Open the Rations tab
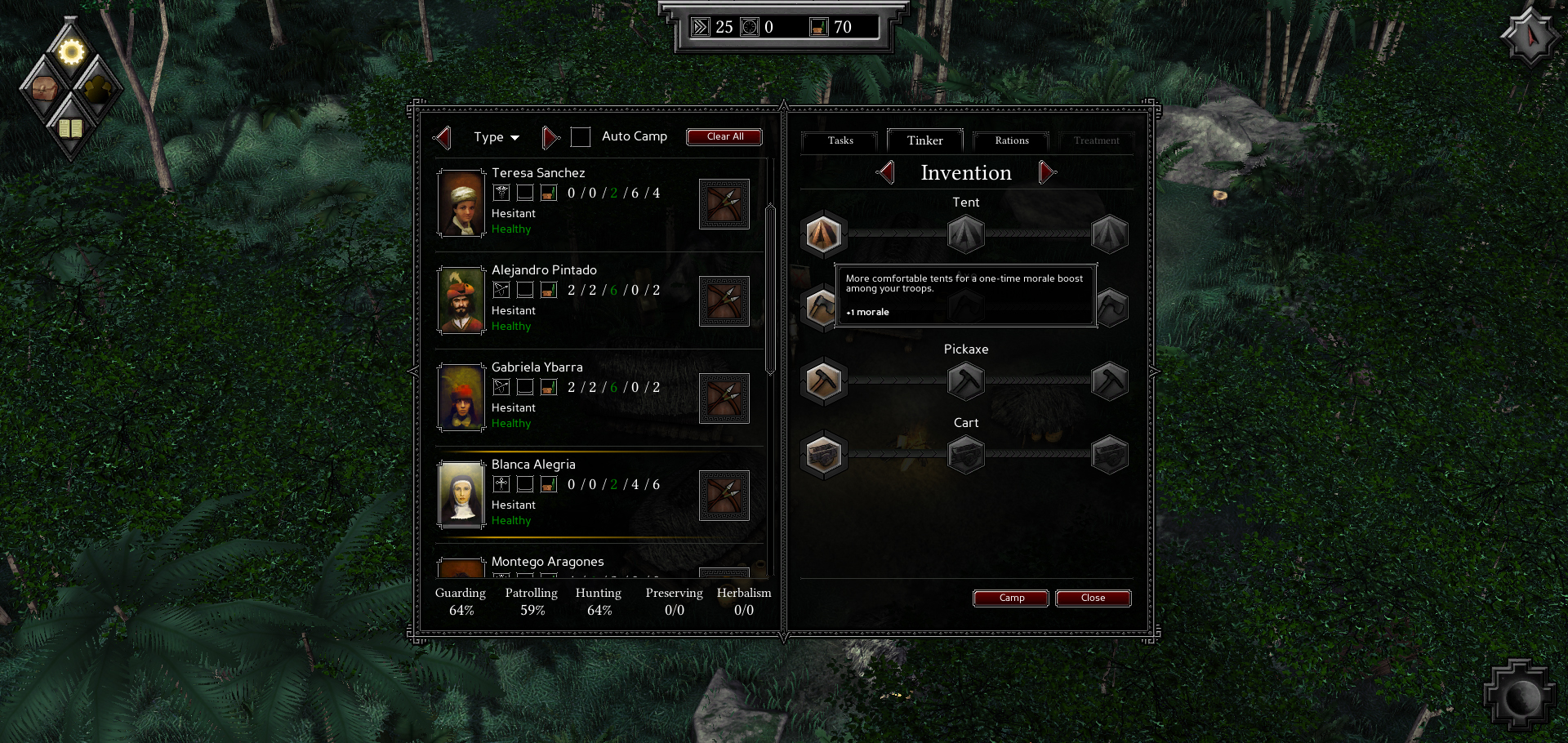 pyautogui.click(x=1011, y=140)
